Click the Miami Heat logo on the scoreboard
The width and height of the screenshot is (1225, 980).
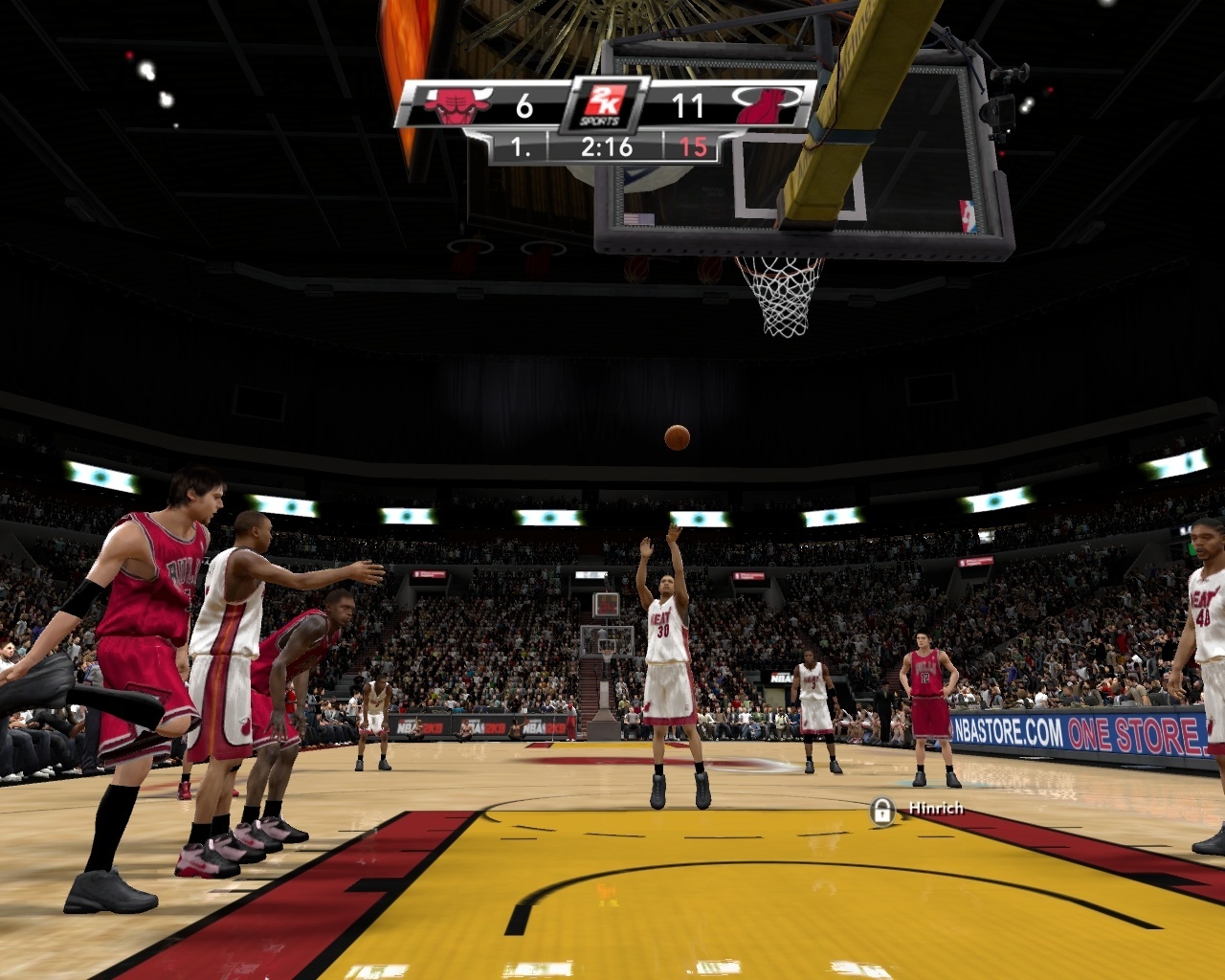click(766, 103)
